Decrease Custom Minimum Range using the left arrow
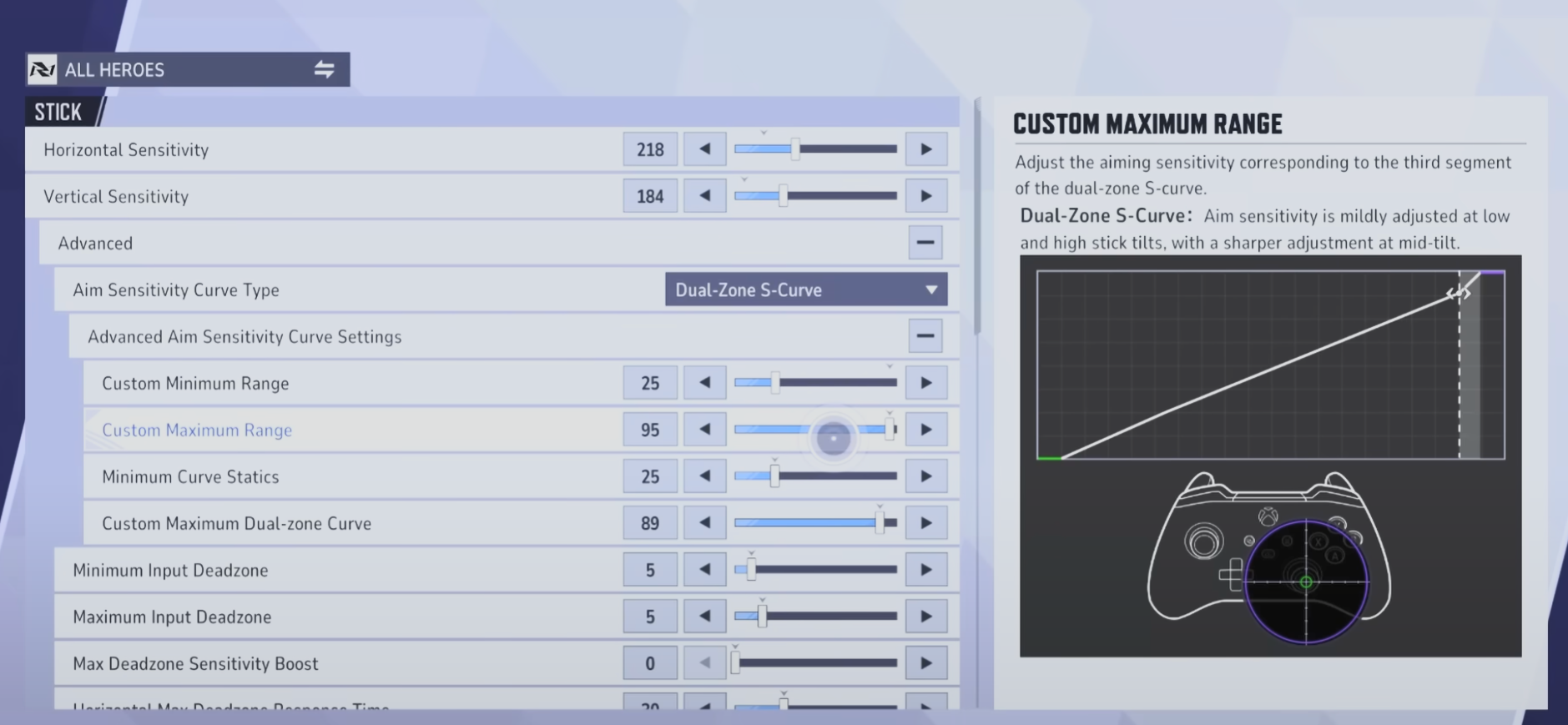1568x725 pixels. tap(705, 382)
